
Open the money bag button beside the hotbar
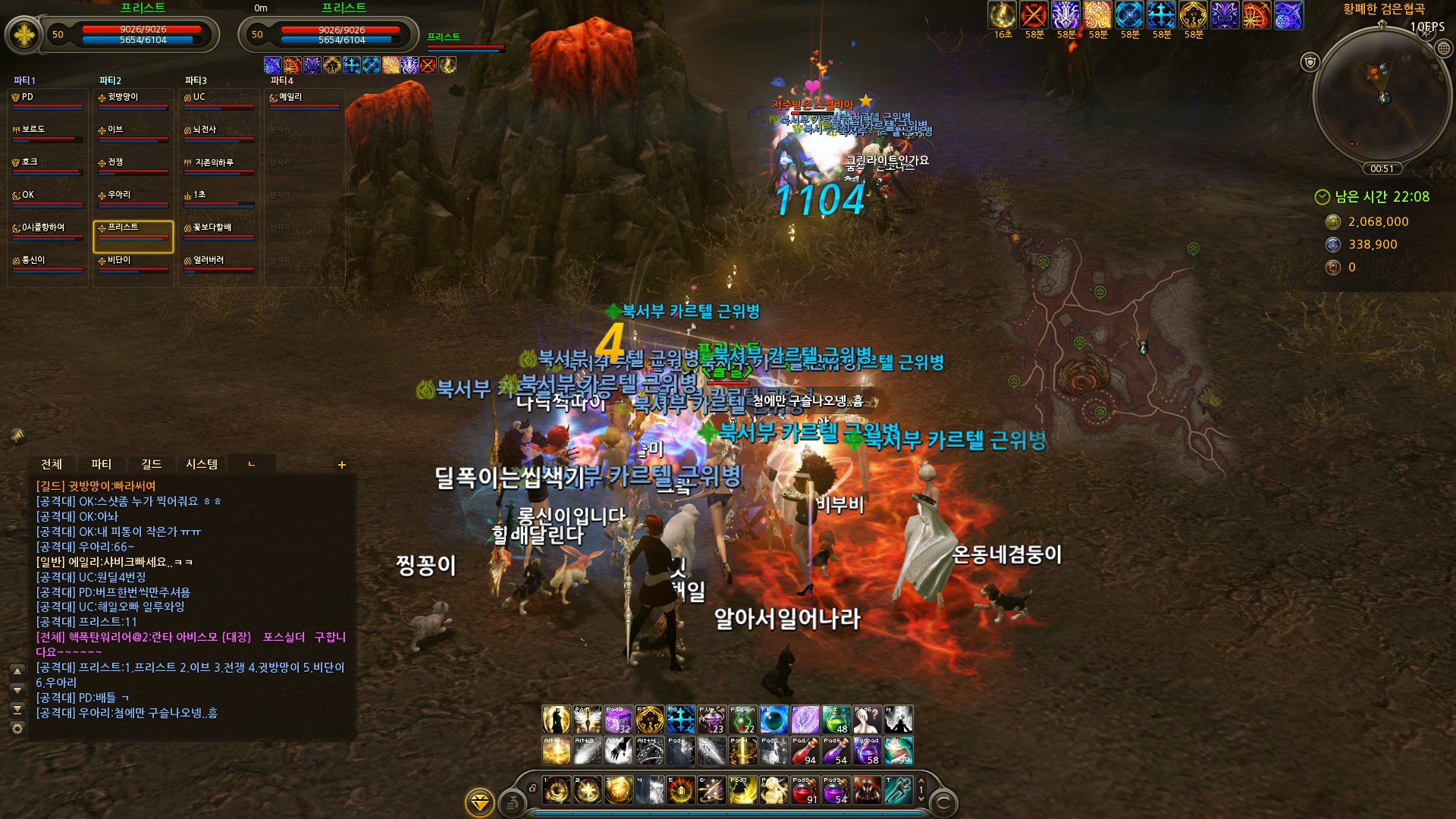[513, 802]
